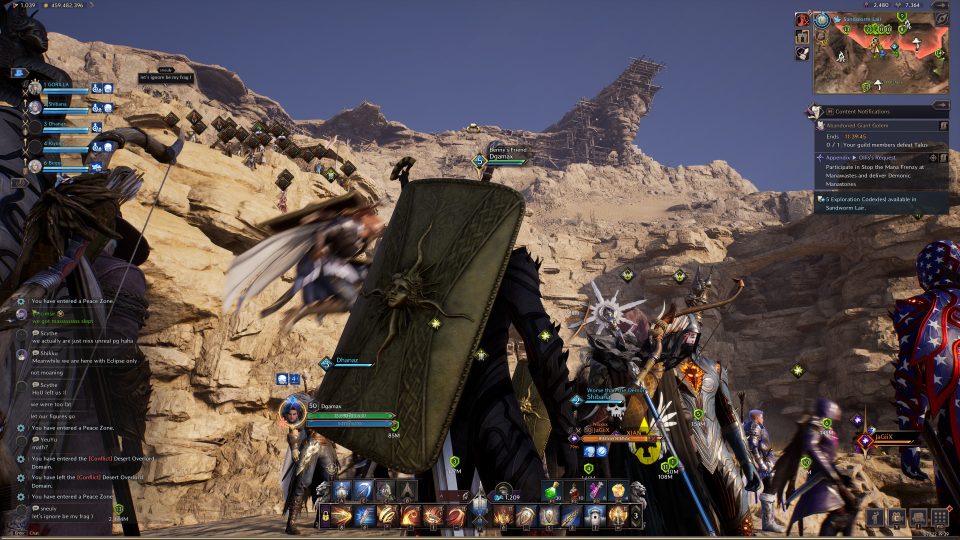960x540 pixels.
Task: Open the grid menu icon in bottom-right corner
Action: point(939,516)
